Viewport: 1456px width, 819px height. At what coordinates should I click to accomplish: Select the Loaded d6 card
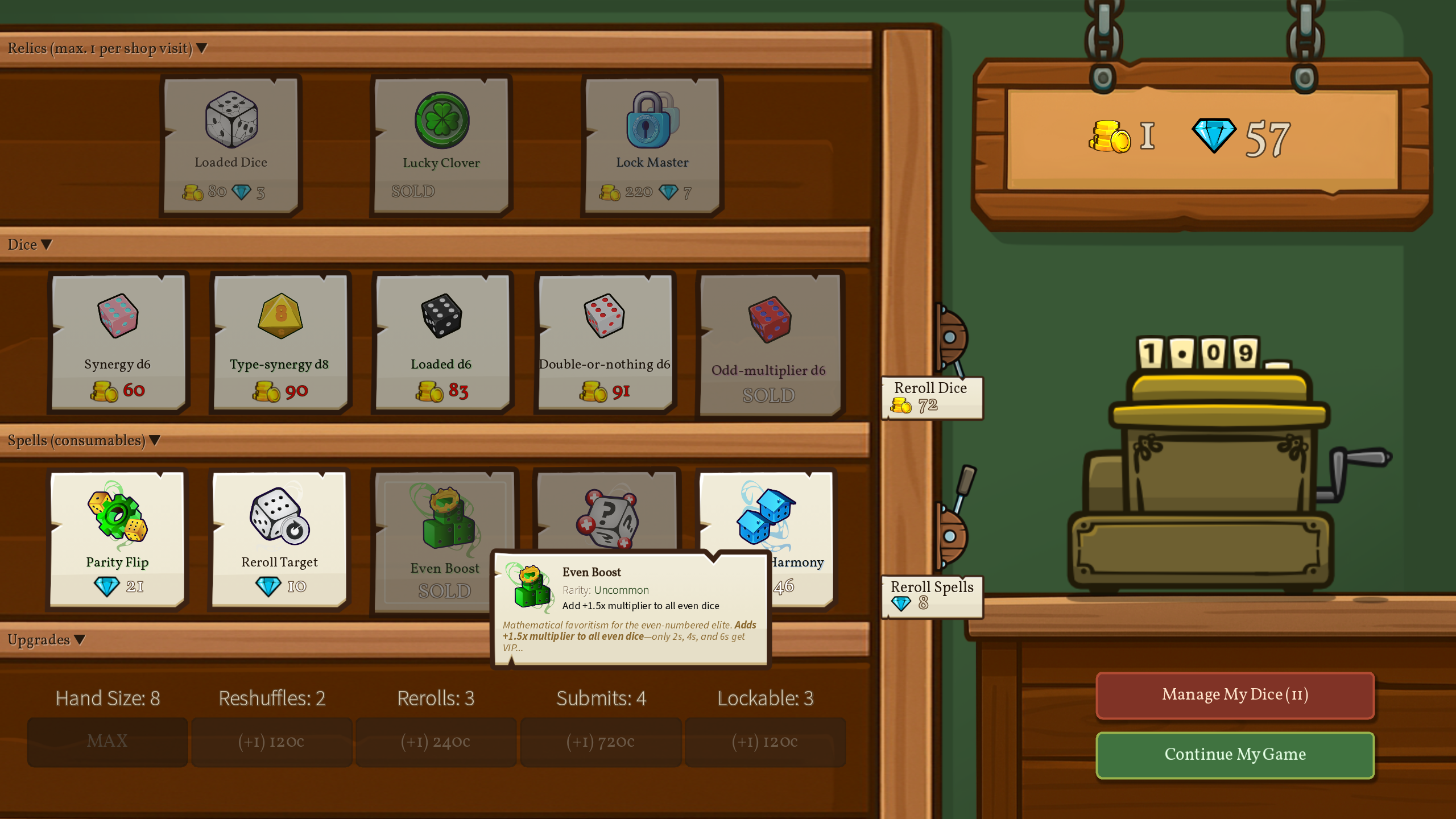(x=441, y=342)
